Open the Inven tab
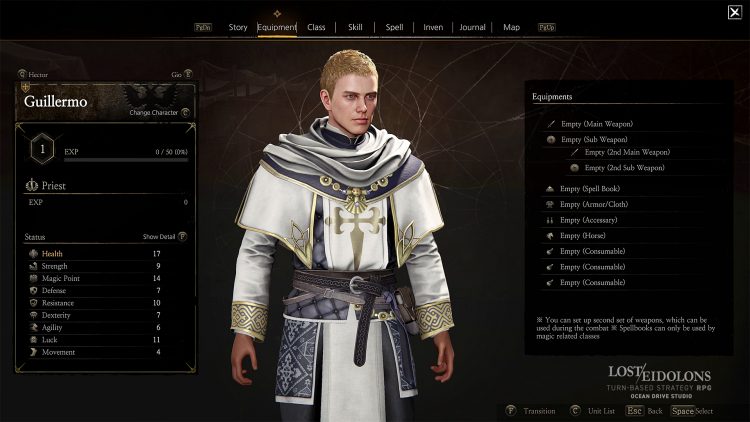Screen dimensions: 750x422 point(433,27)
